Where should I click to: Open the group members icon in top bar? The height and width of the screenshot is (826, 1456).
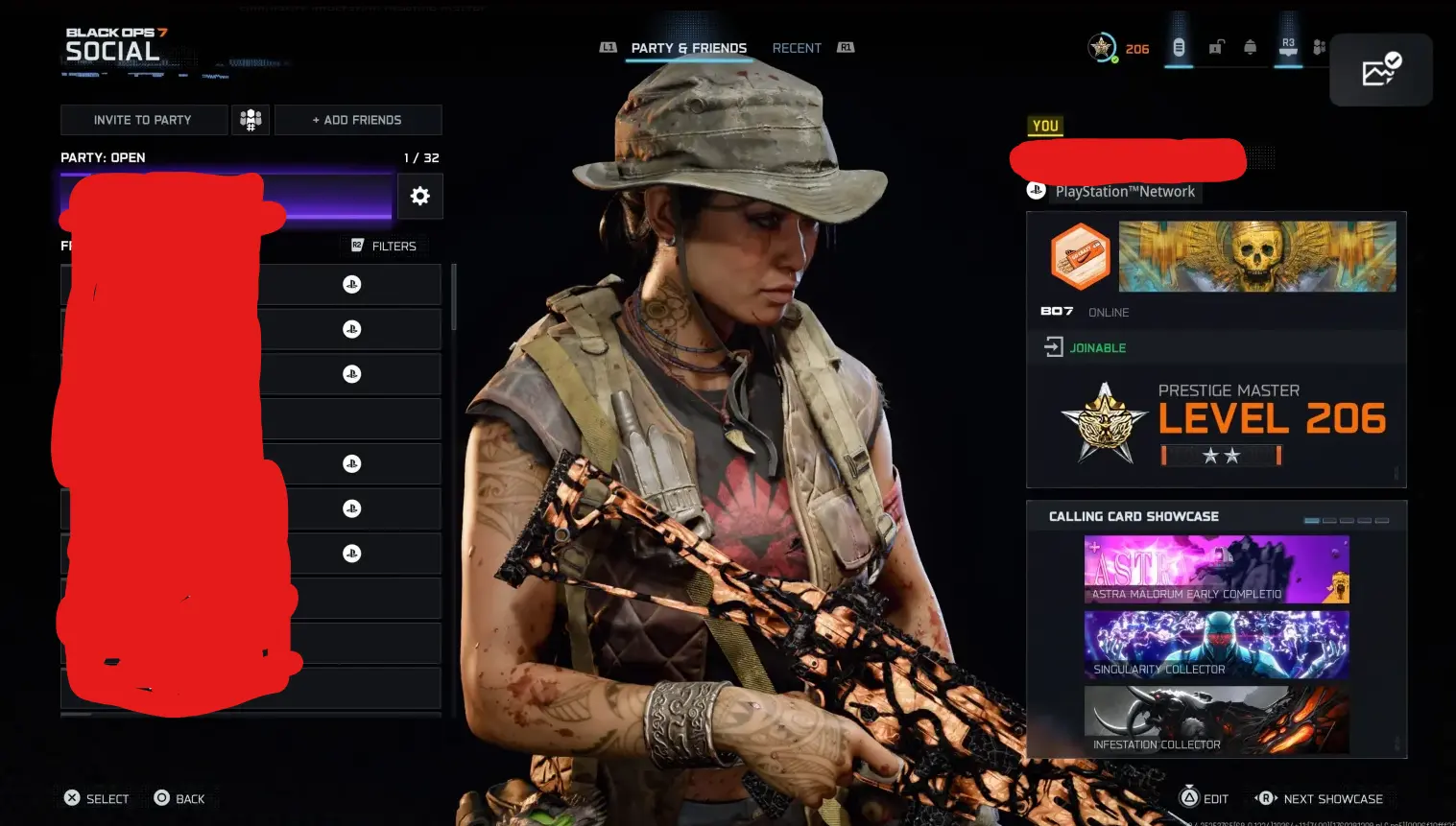1320,45
